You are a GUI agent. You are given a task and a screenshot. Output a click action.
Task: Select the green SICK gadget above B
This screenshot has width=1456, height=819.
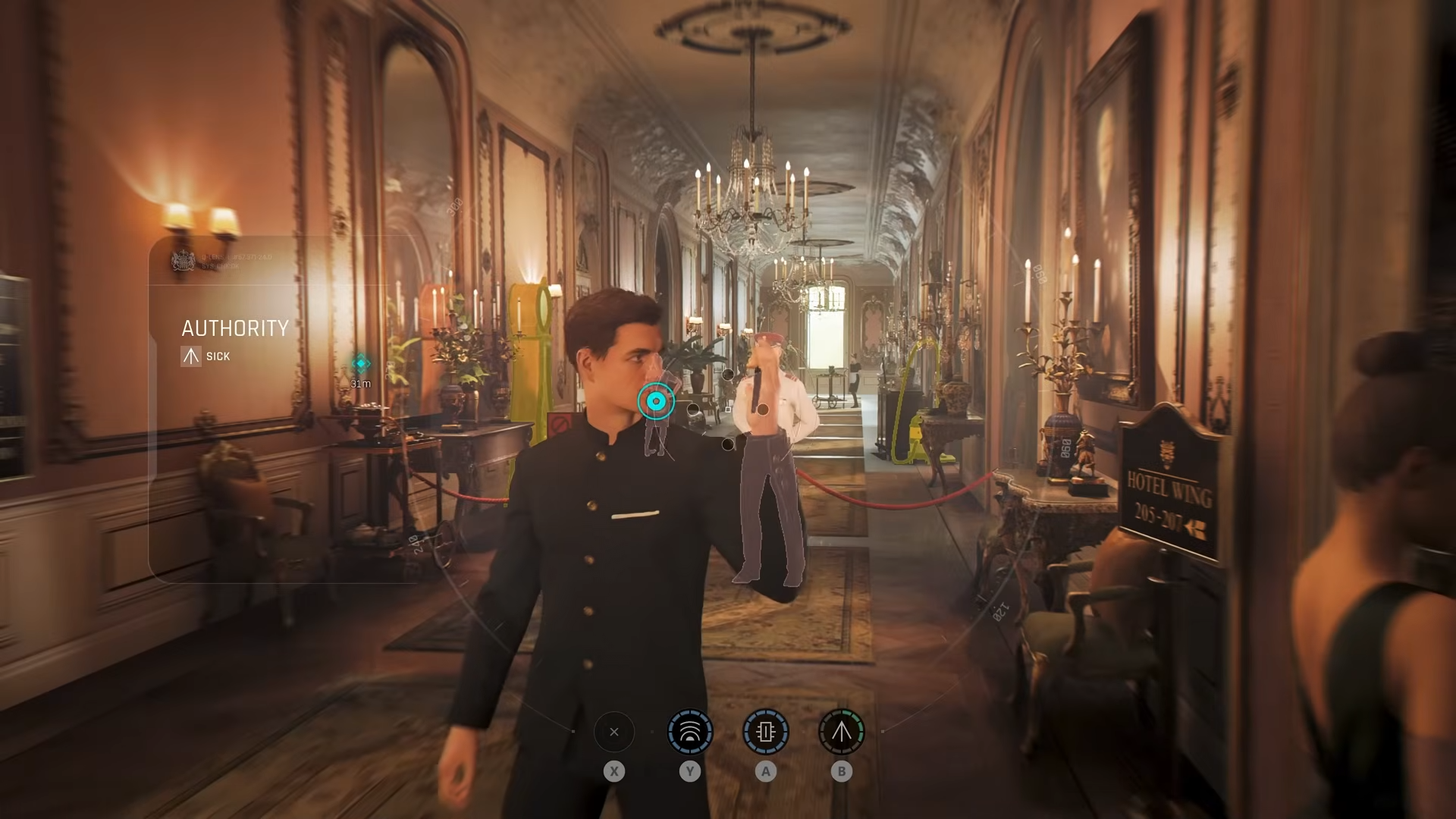[840, 730]
